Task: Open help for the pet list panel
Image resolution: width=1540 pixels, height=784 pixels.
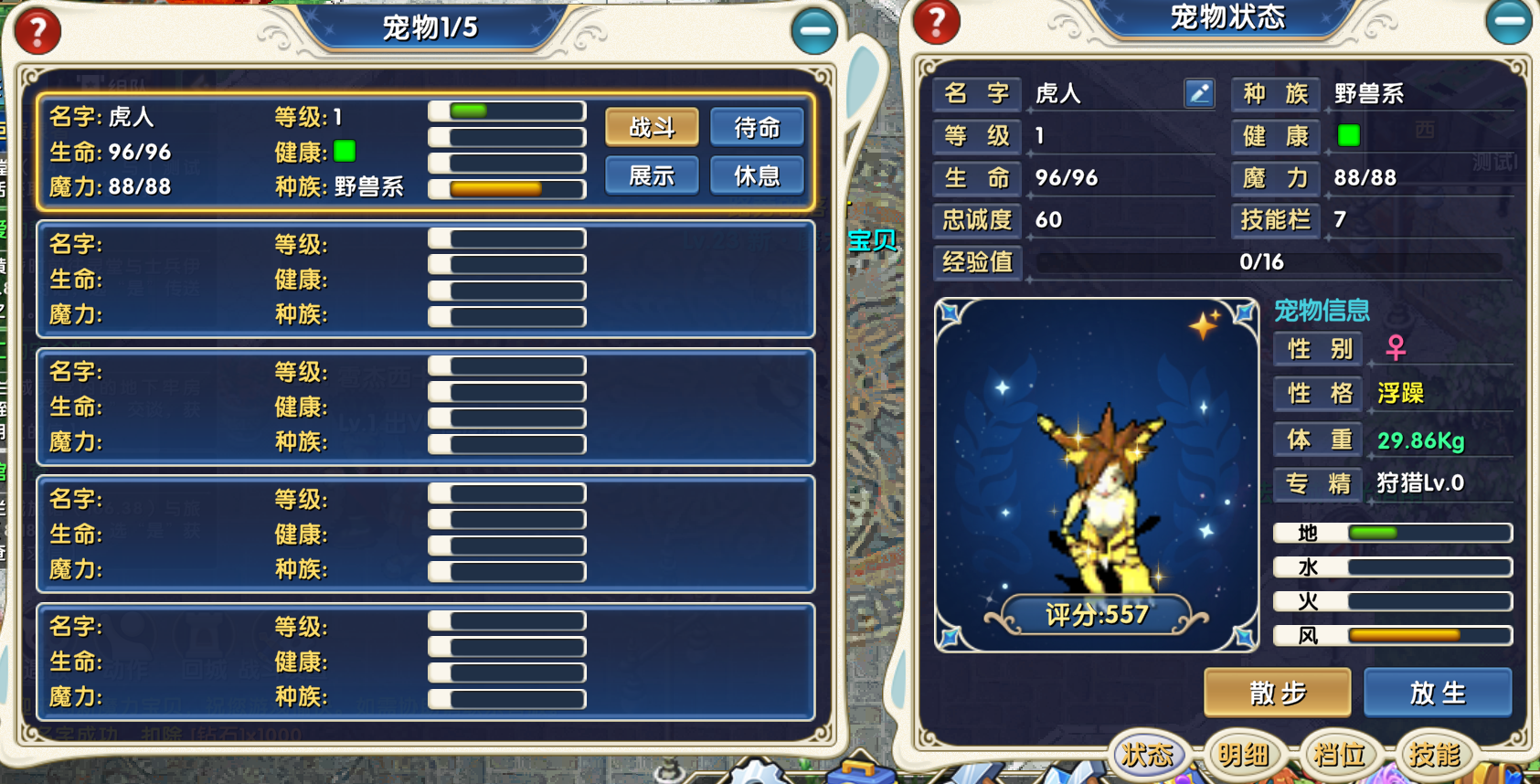Action: pos(37,31)
